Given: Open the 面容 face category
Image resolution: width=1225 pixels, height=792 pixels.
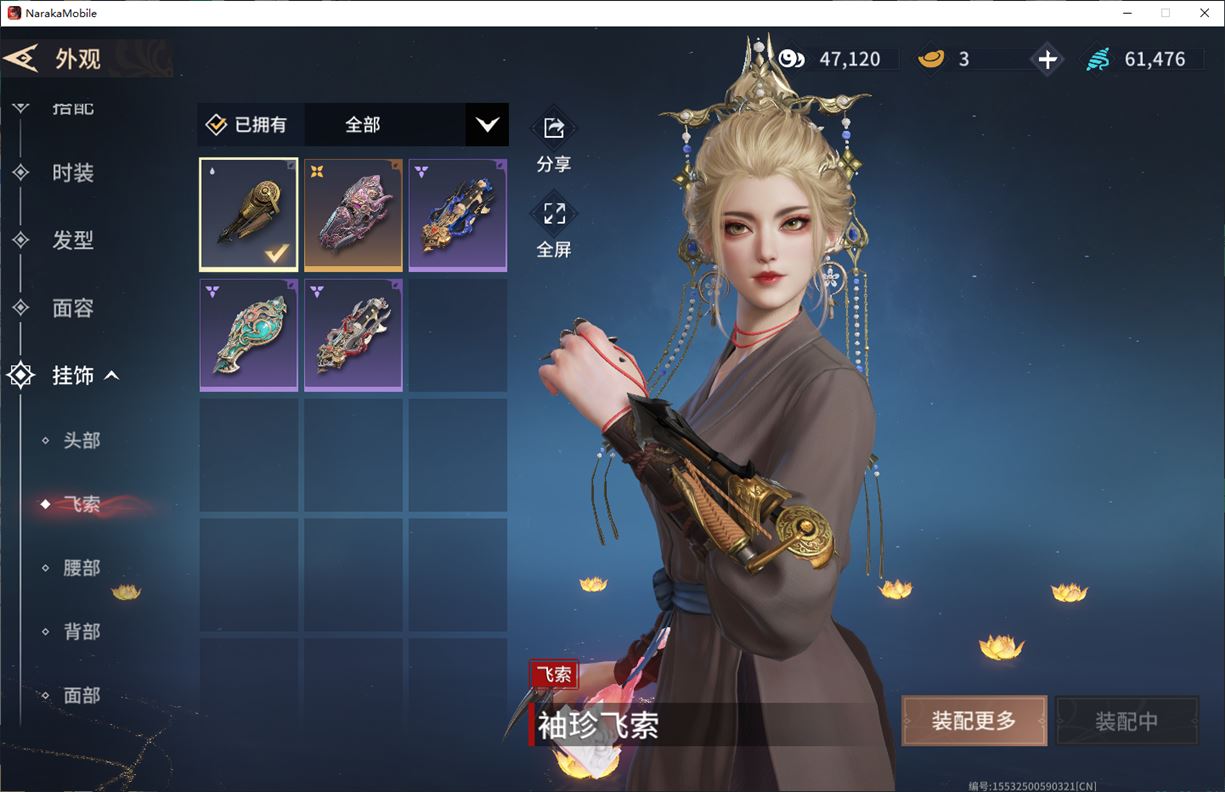Looking at the screenshot, I should pos(72,308).
